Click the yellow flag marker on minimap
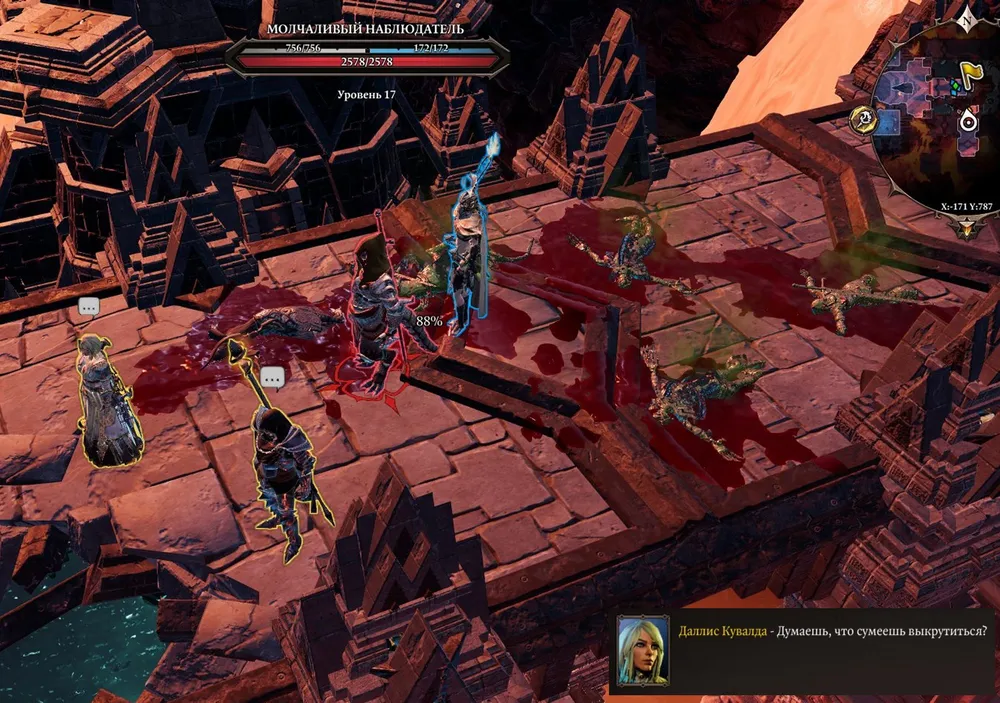Screen dimensions: 1000x703 click(969, 72)
